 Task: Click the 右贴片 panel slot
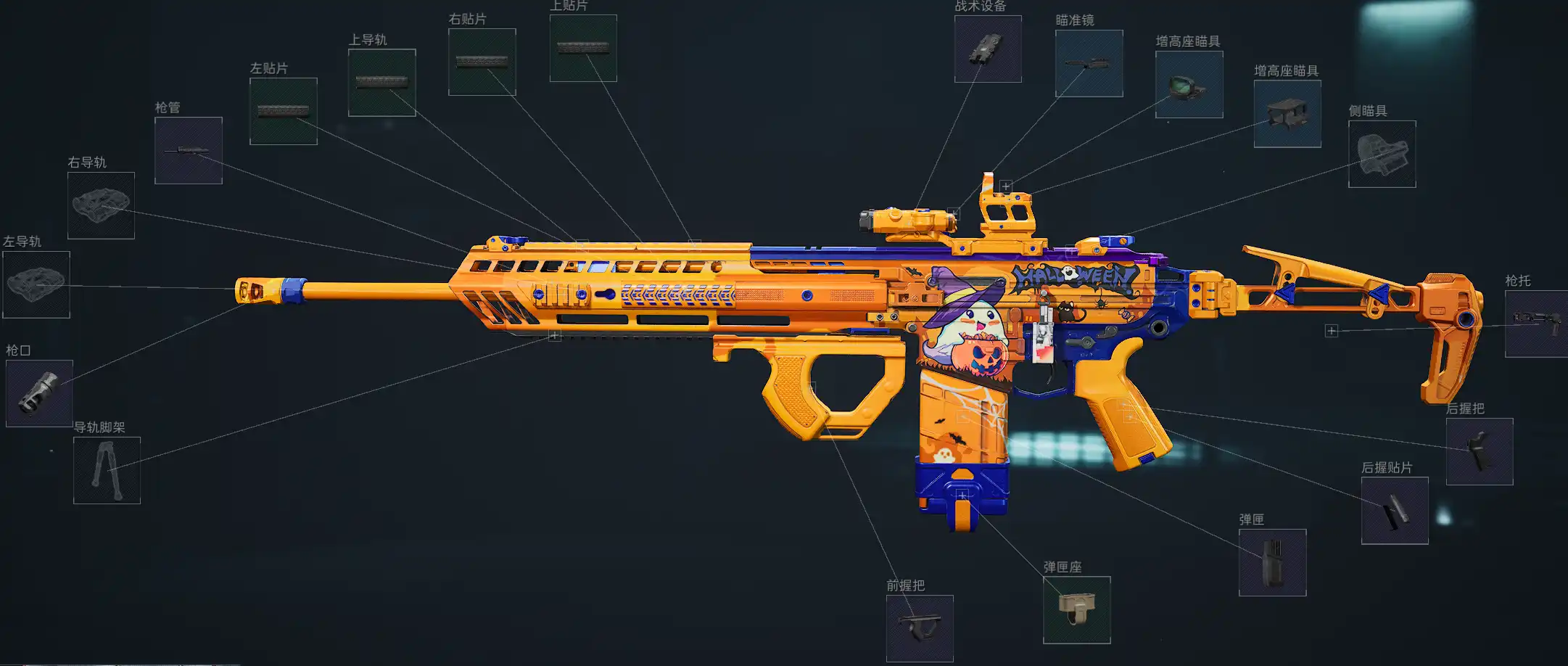[482, 62]
